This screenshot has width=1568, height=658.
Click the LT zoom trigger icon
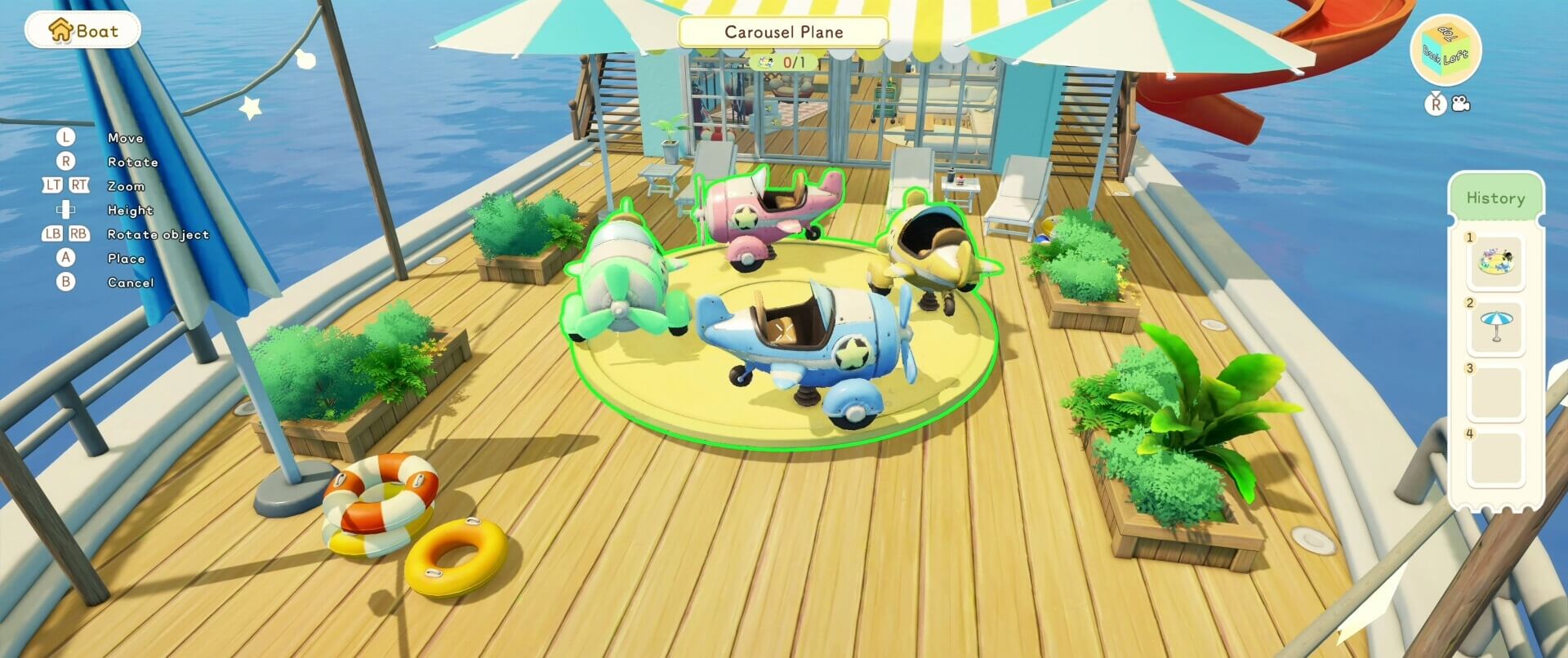51,185
